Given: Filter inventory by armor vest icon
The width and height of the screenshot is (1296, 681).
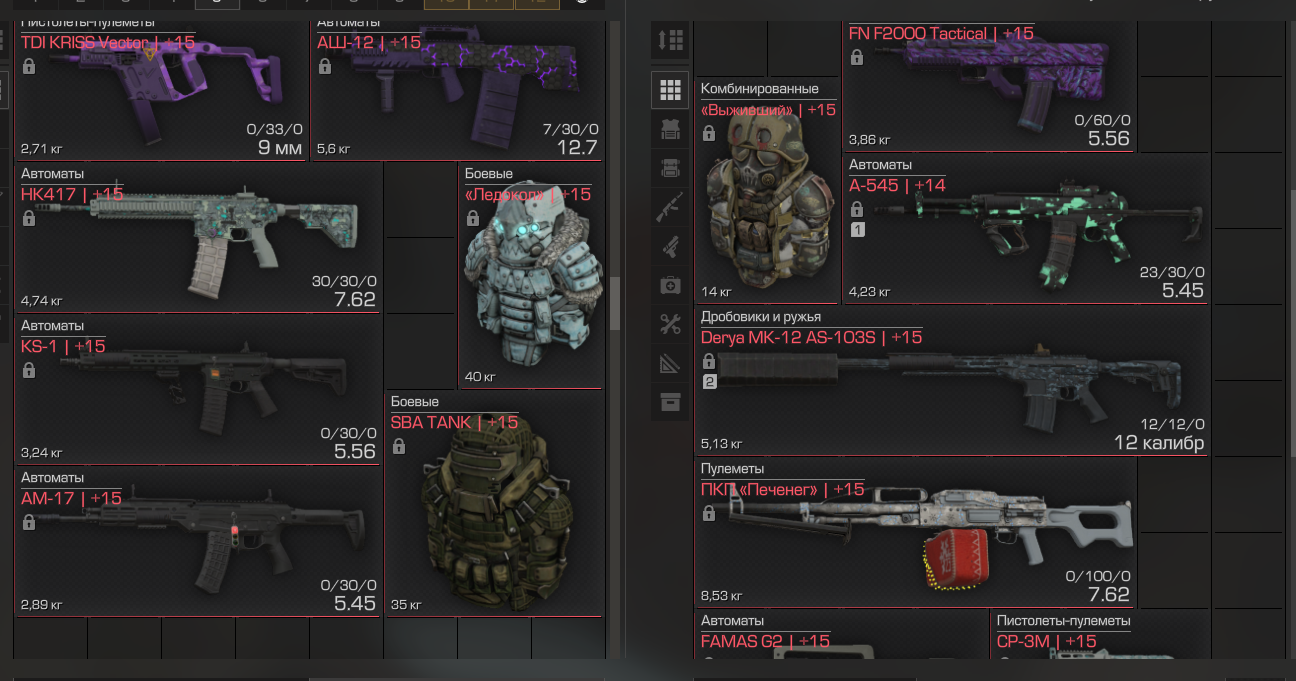Looking at the screenshot, I should pos(670,129).
